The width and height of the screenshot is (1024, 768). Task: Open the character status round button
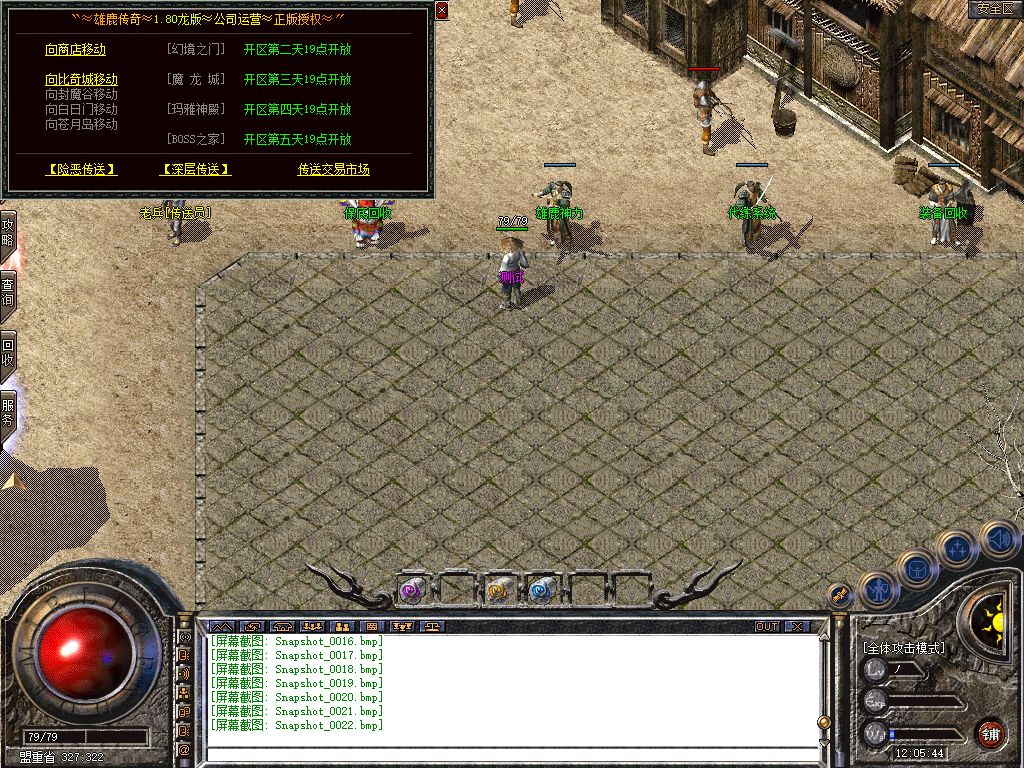[878, 590]
